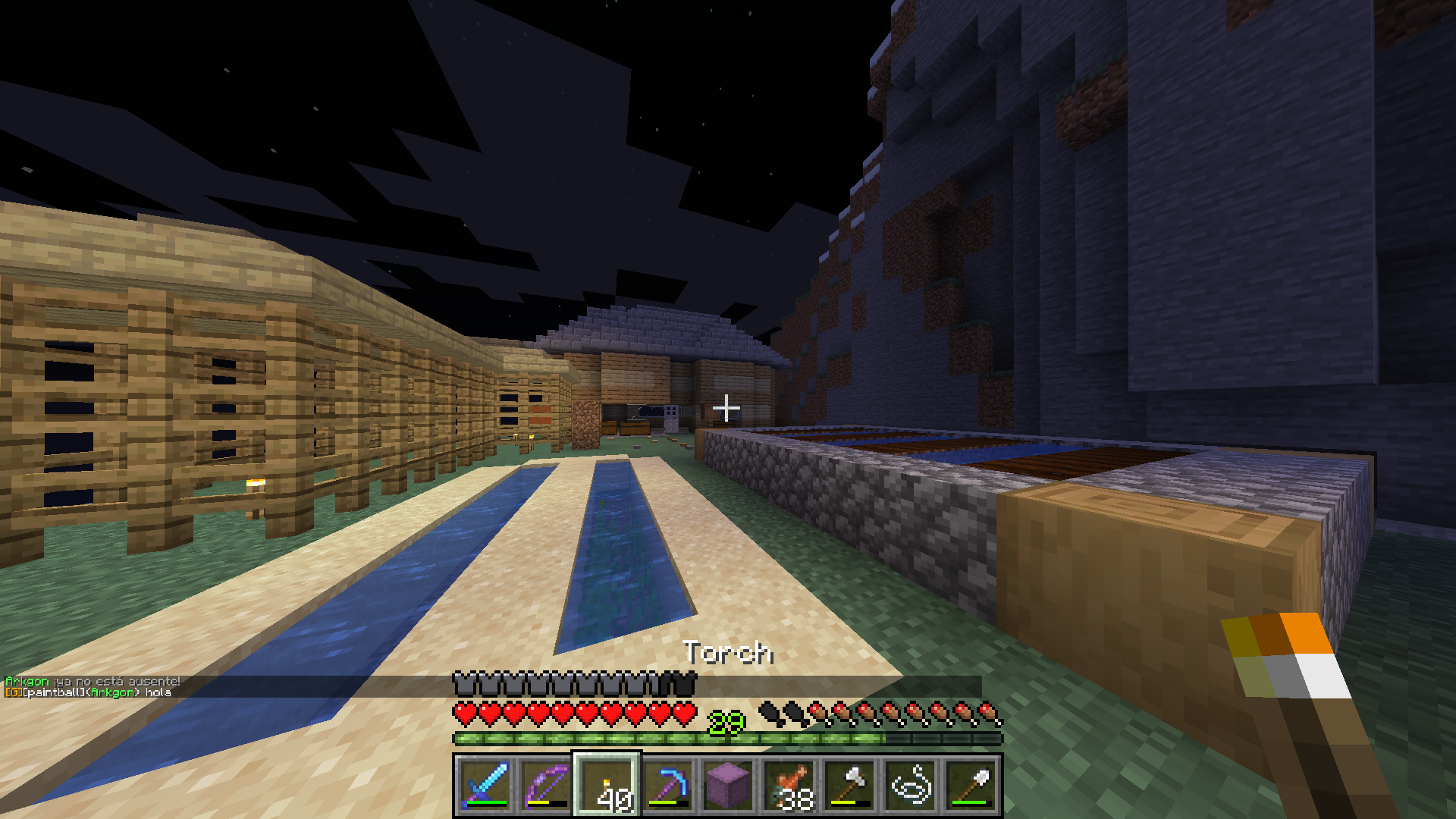Choose the iron shovel slot
1456x819 pixels.
tap(971, 785)
